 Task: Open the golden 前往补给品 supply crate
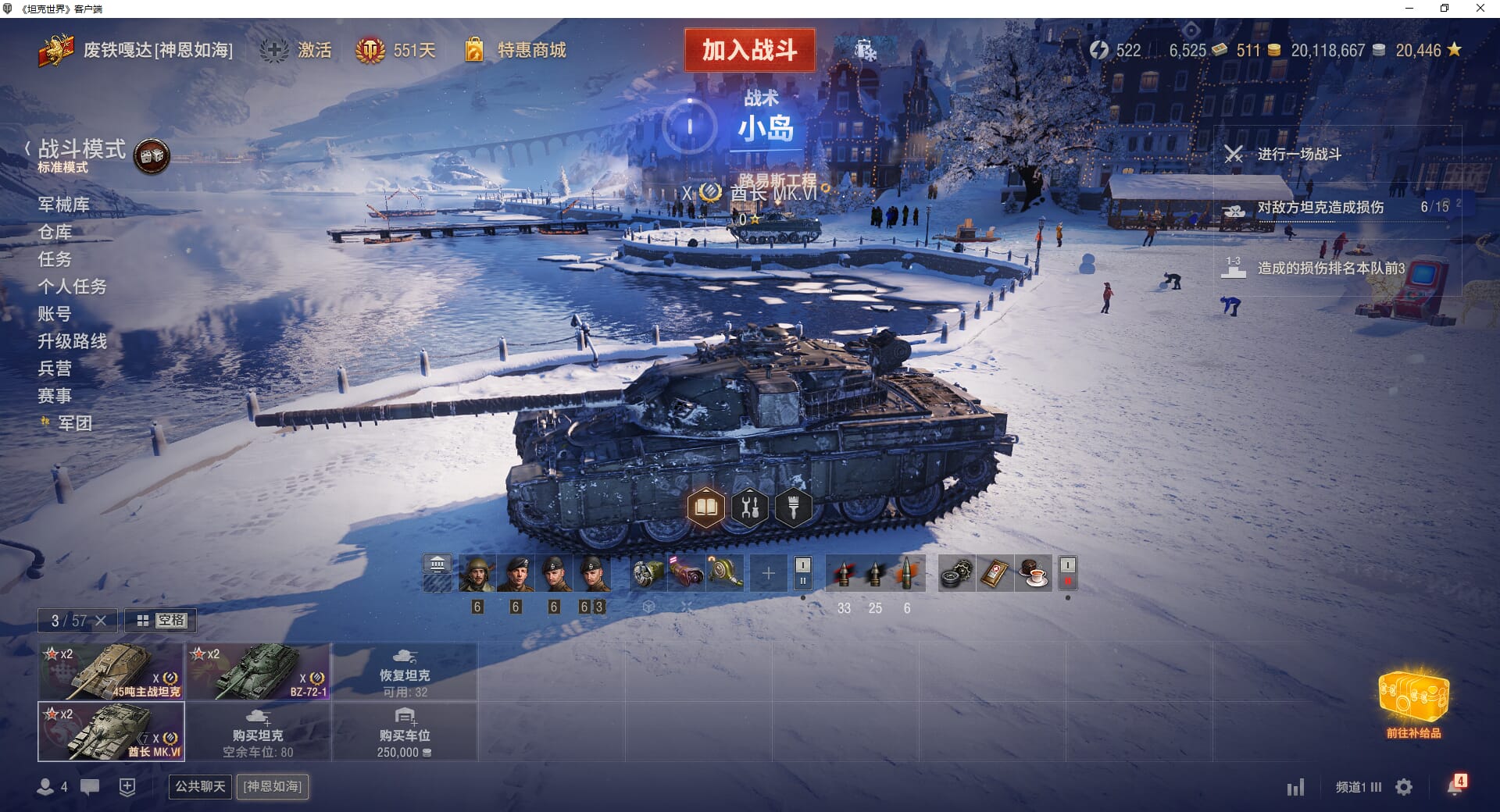point(1413,703)
